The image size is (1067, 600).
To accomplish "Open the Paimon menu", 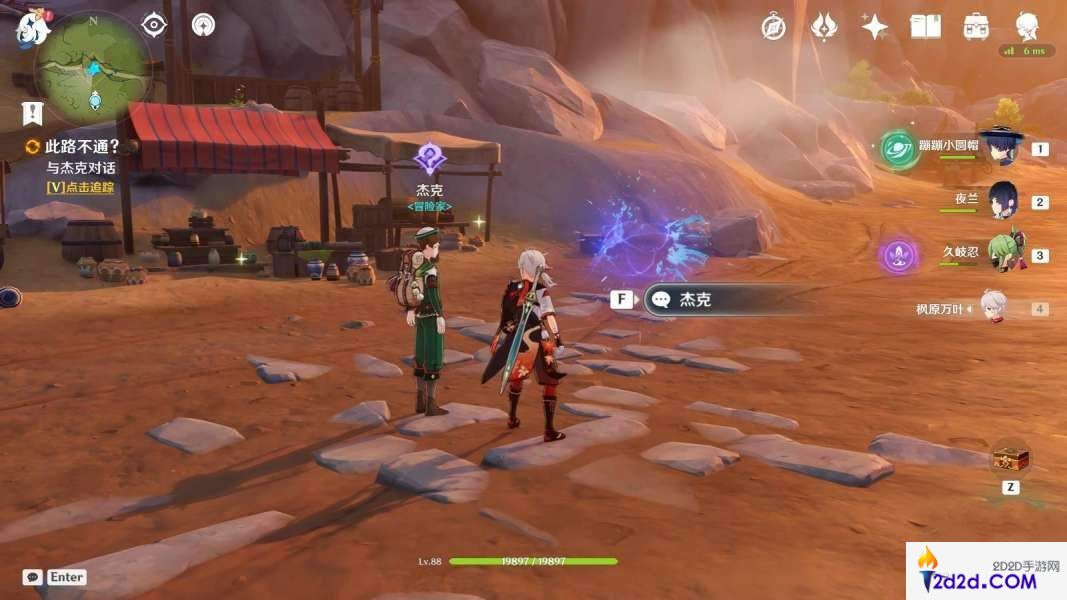I will click(x=32, y=27).
